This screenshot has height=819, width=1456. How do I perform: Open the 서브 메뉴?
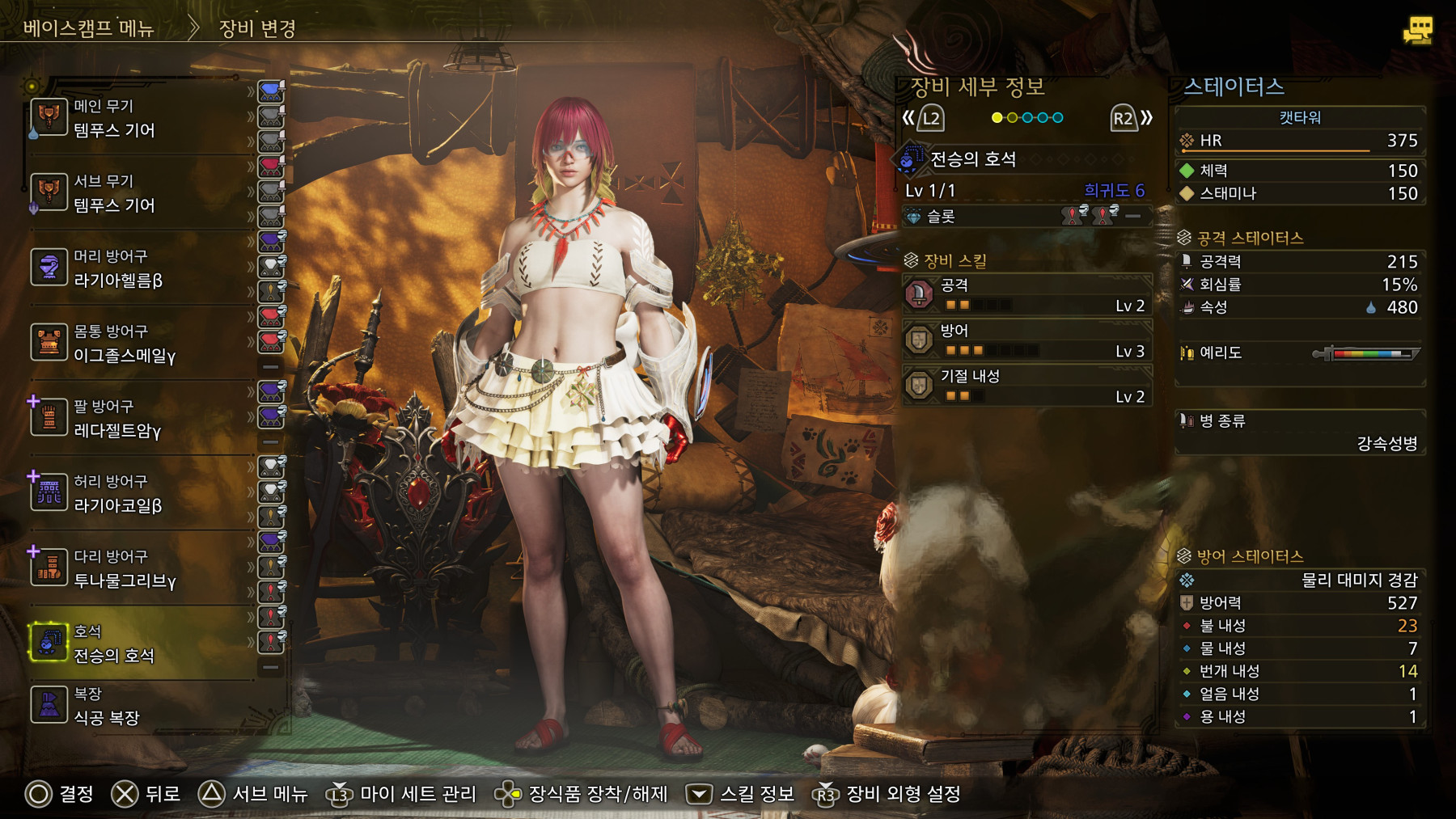[x=253, y=795]
